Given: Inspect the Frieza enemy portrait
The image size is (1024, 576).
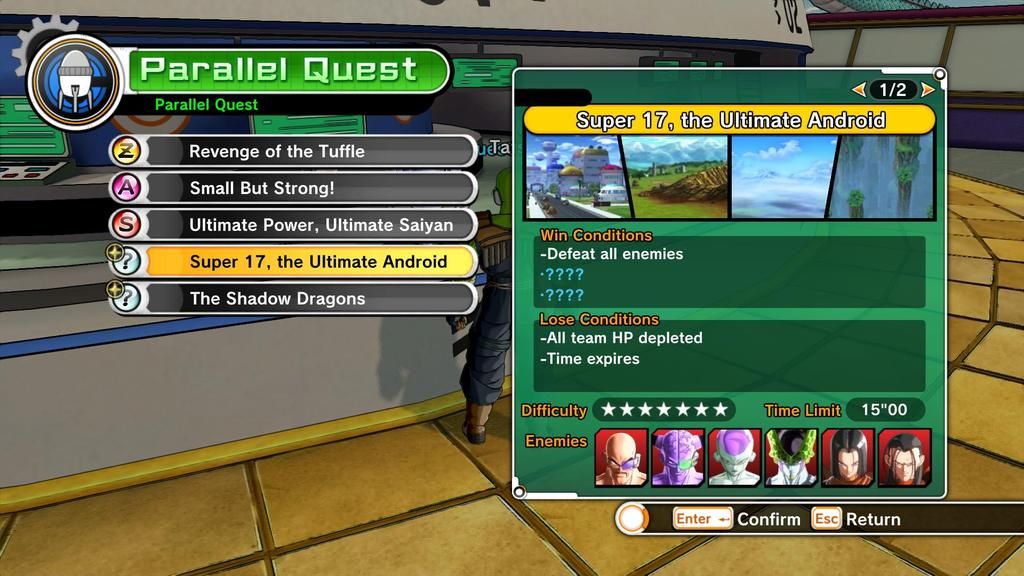Looking at the screenshot, I should (735, 457).
